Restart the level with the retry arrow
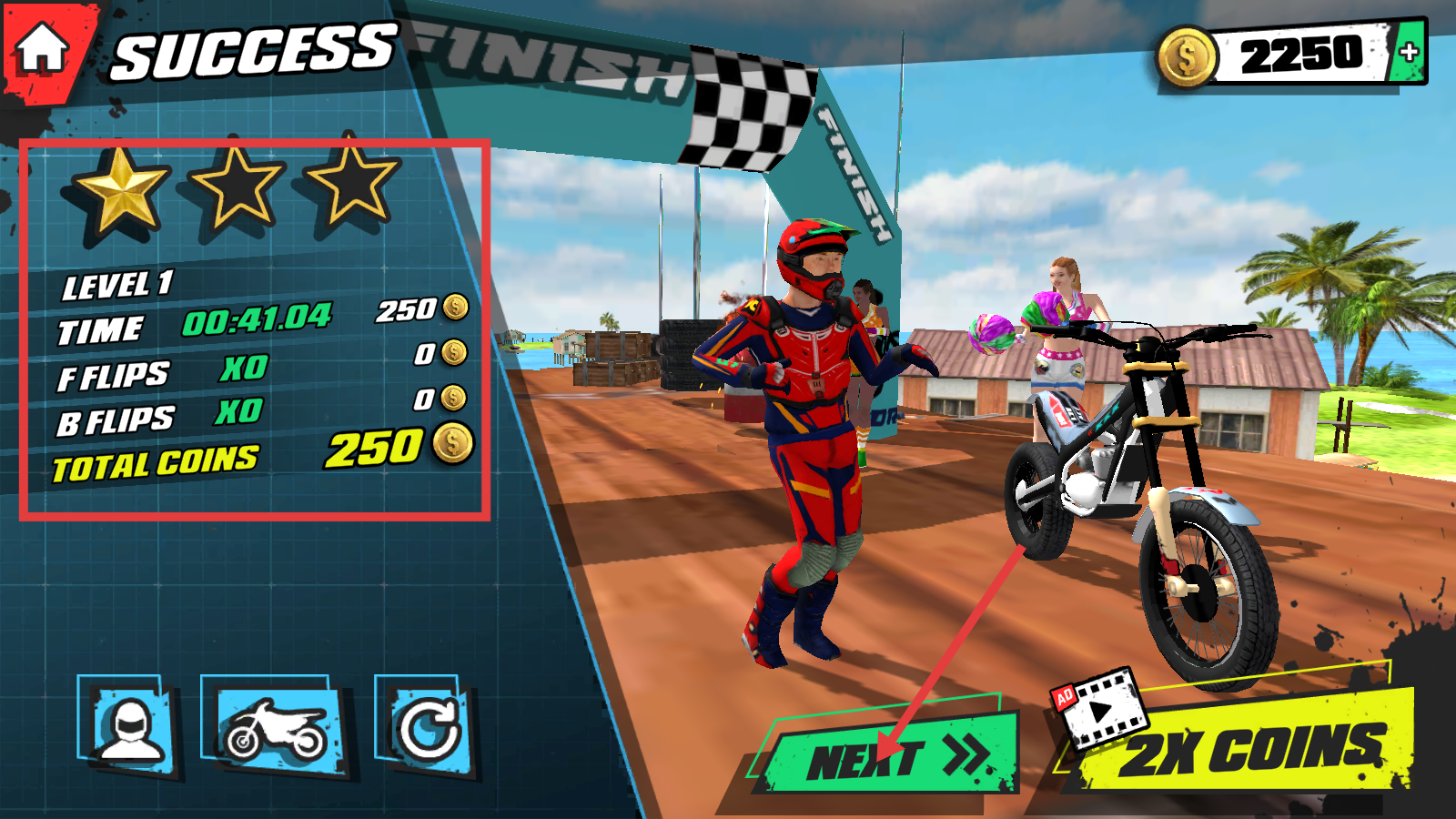The image size is (1456, 819). pos(427,728)
